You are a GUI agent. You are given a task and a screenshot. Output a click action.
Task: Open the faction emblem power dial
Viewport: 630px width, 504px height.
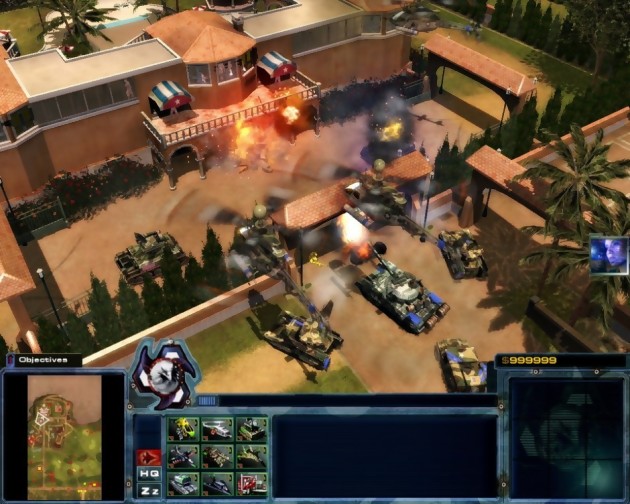click(163, 374)
